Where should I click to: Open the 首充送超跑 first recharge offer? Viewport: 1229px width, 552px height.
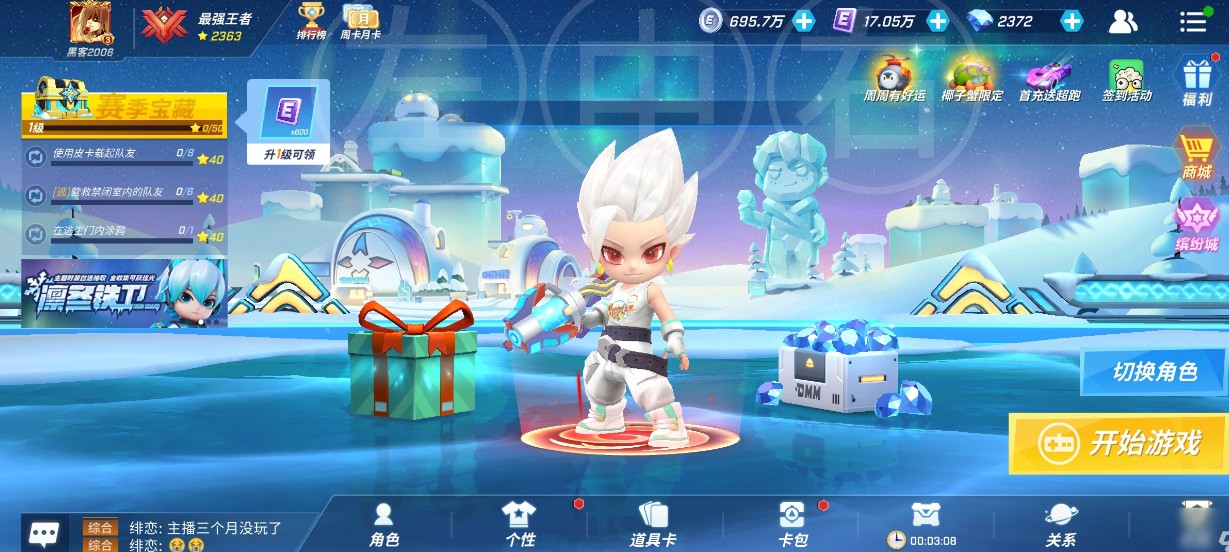tap(1050, 80)
